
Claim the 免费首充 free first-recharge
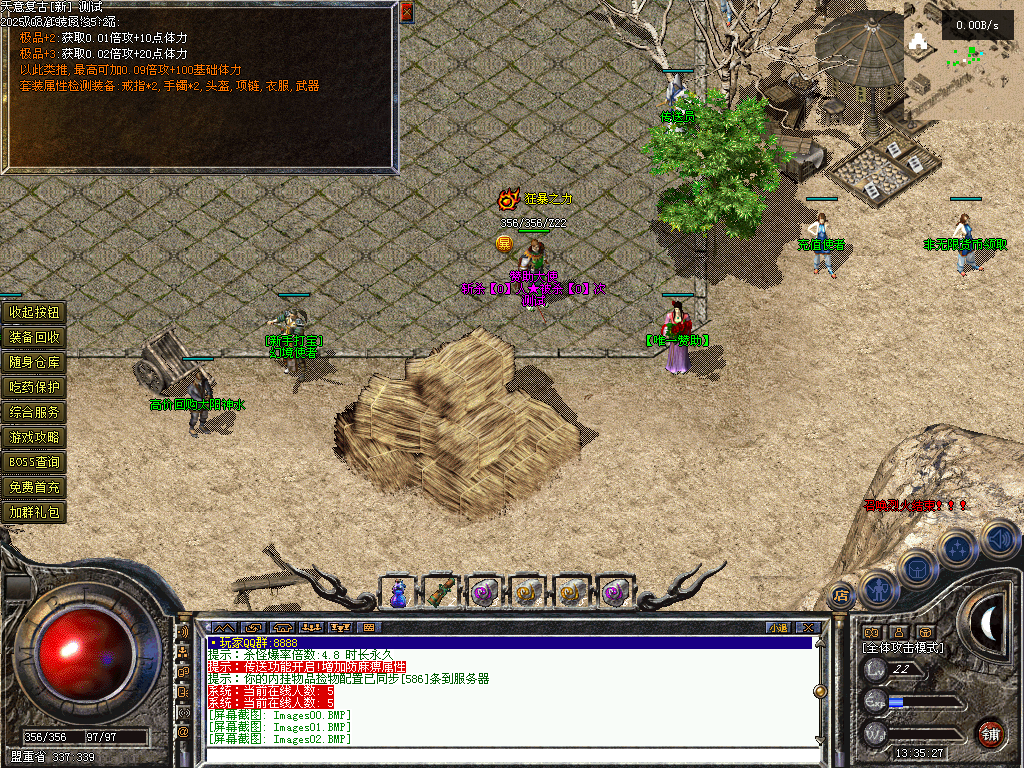point(35,487)
